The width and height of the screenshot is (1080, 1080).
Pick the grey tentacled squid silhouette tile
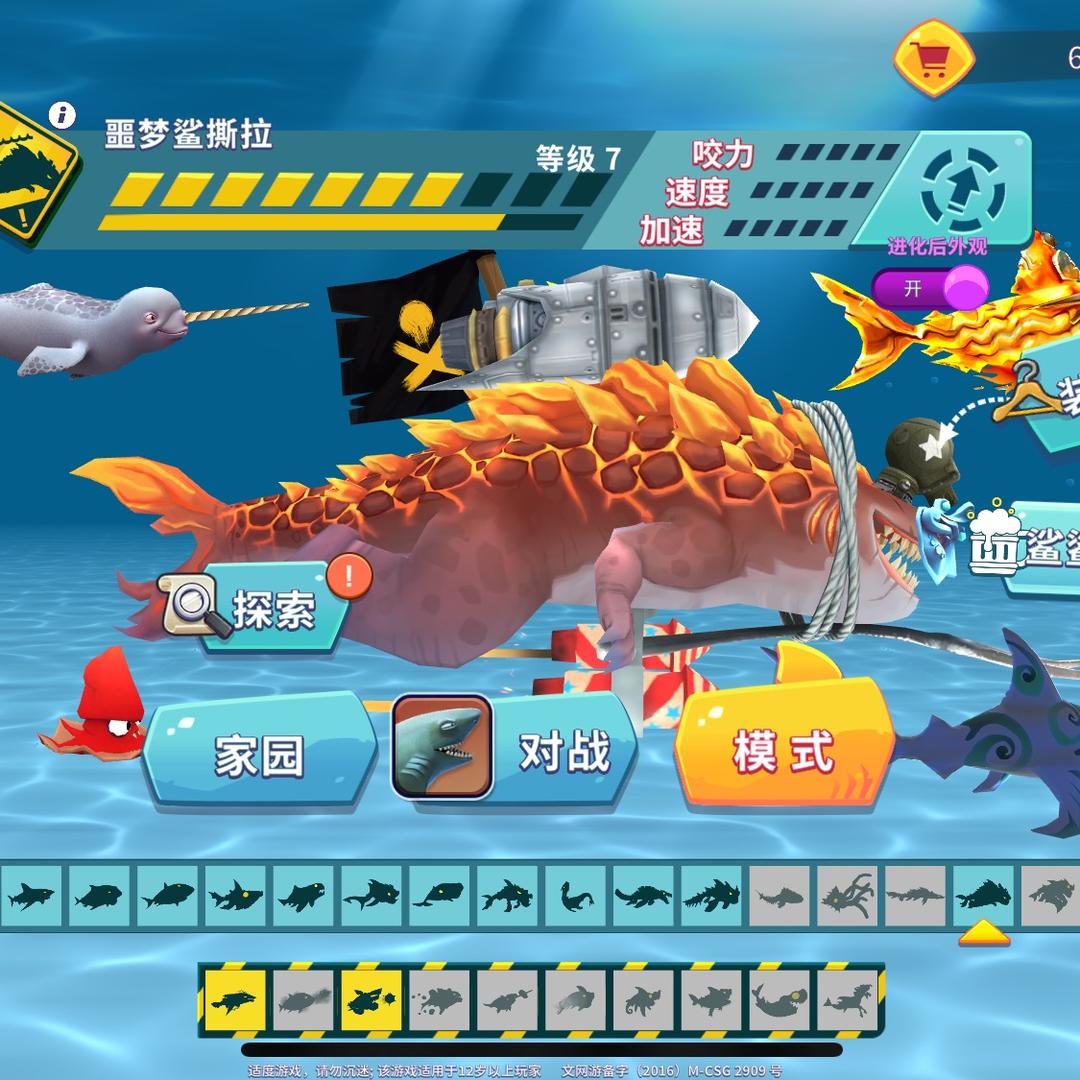pos(848,893)
